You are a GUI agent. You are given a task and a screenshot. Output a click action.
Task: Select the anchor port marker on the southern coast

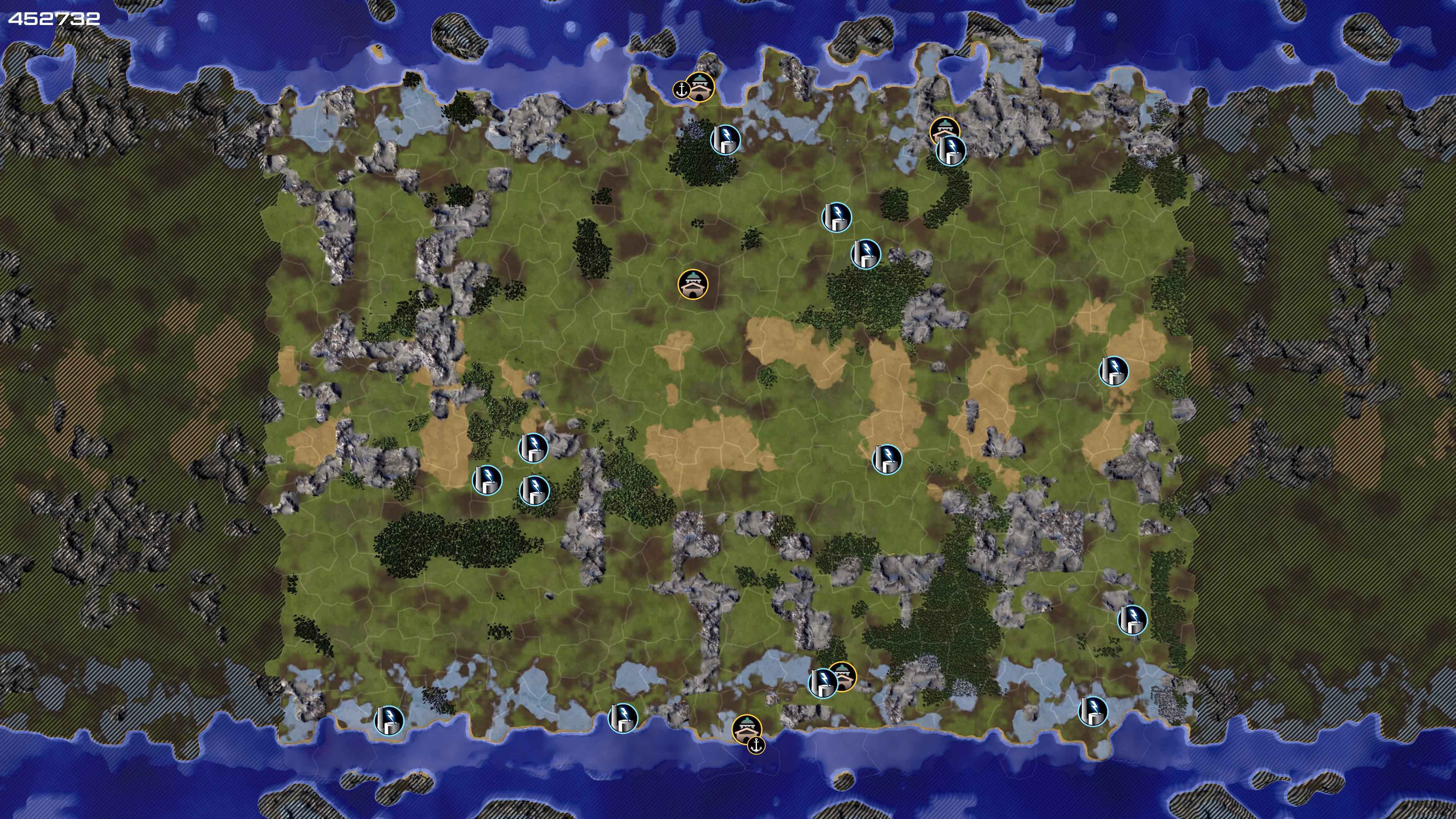pos(756,745)
